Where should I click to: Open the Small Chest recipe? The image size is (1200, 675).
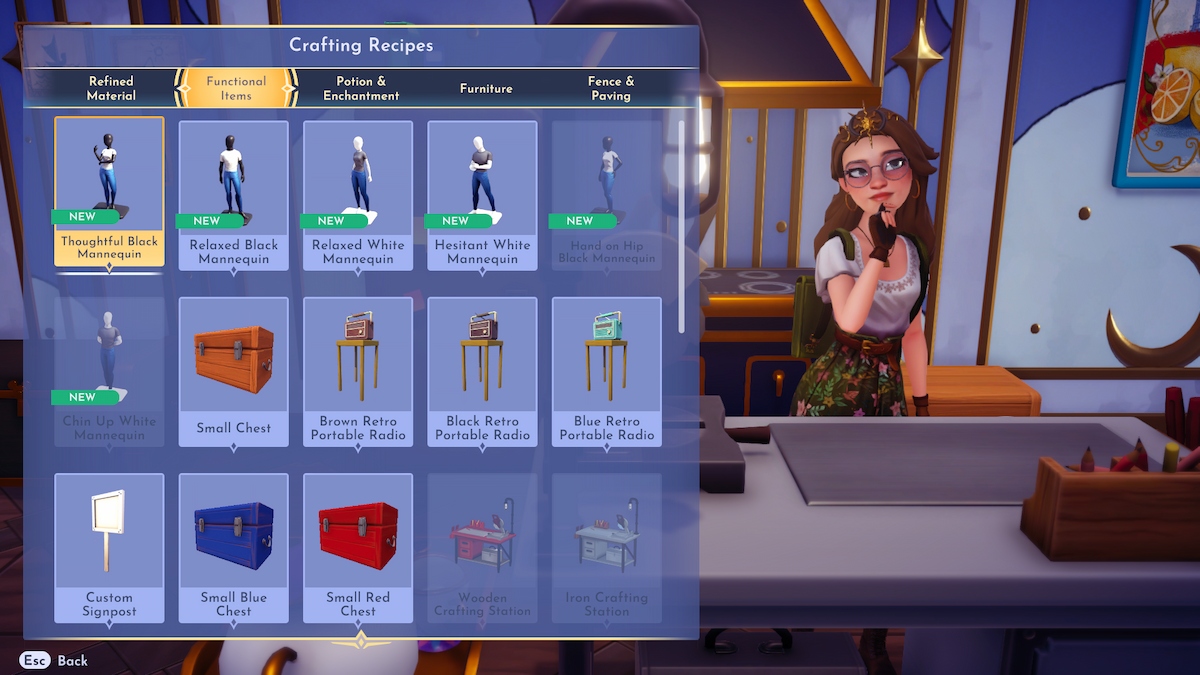234,371
